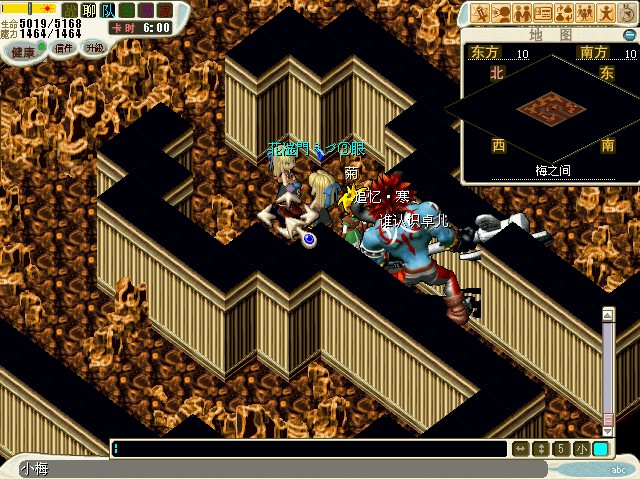The height and width of the screenshot is (480, 640).
Task: Open the cyan chat color swatch
Action: tap(600, 449)
